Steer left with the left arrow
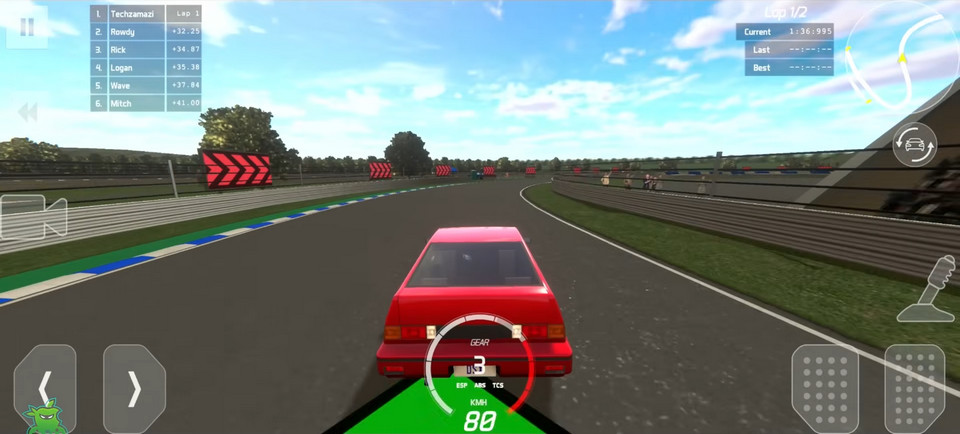Viewport: 960px width, 434px height. pos(45,388)
